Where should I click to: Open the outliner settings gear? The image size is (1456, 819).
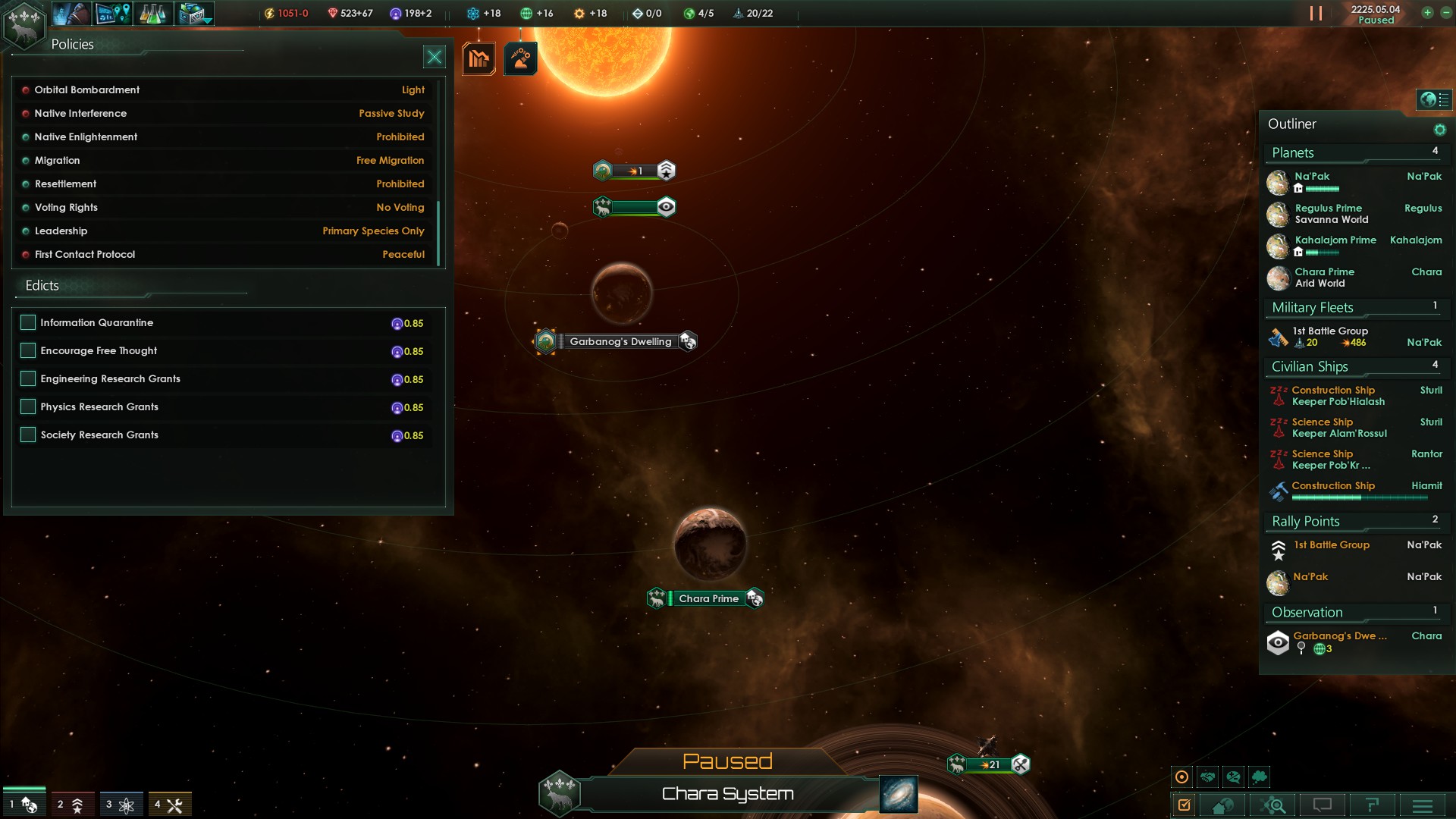(x=1439, y=130)
